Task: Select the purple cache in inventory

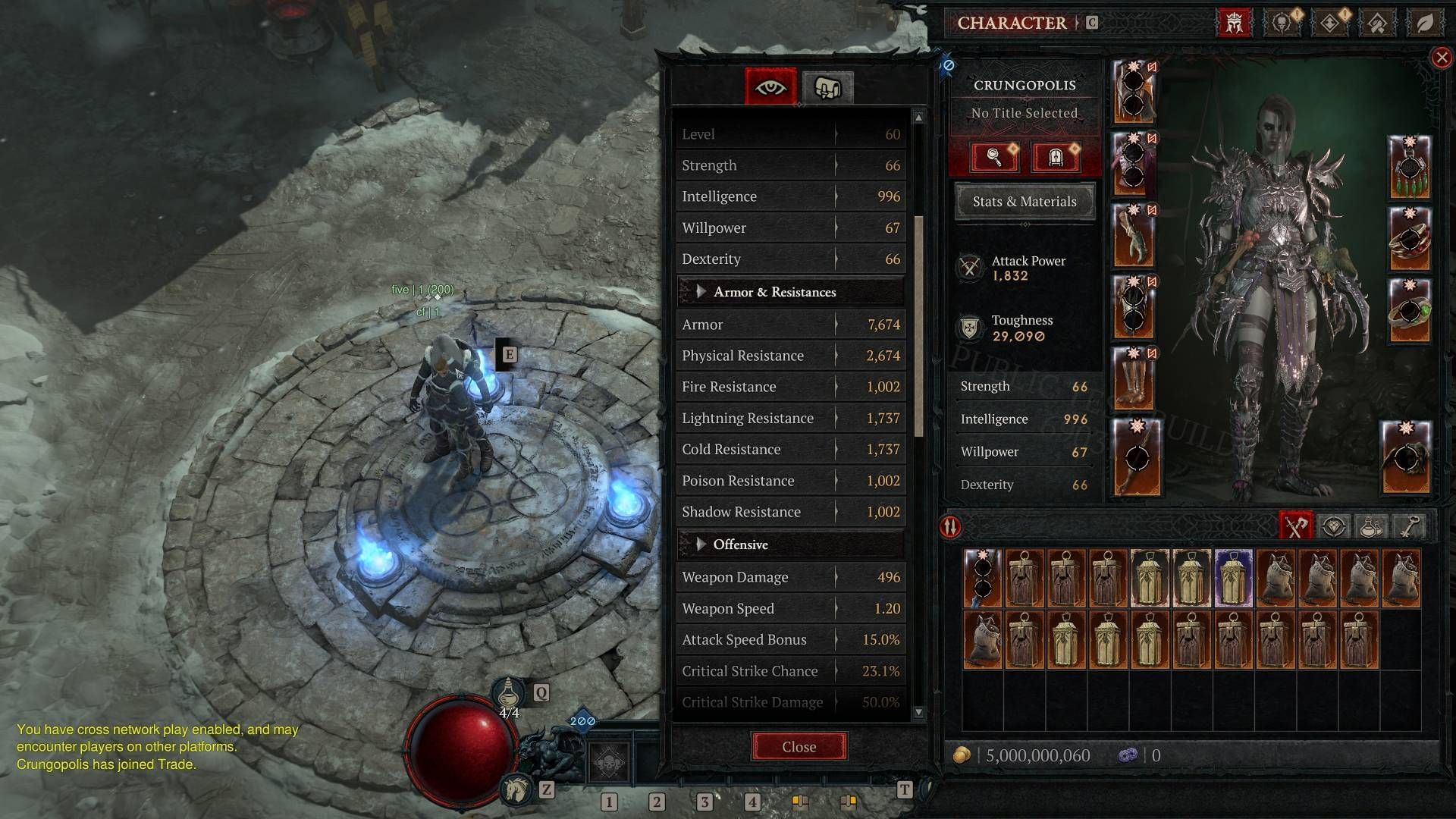Action: pos(1234,578)
